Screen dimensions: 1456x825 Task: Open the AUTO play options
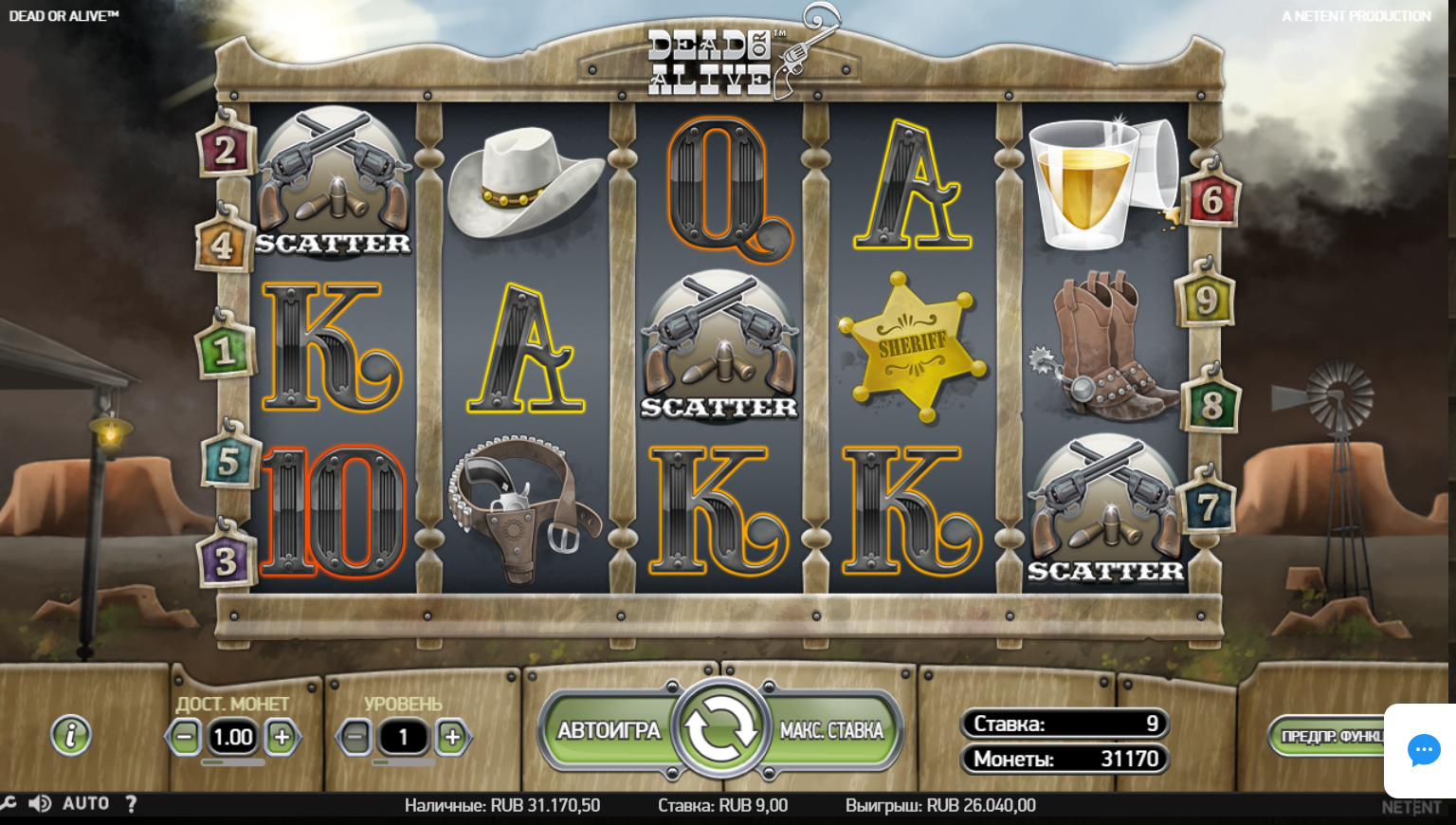[x=85, y=804]
